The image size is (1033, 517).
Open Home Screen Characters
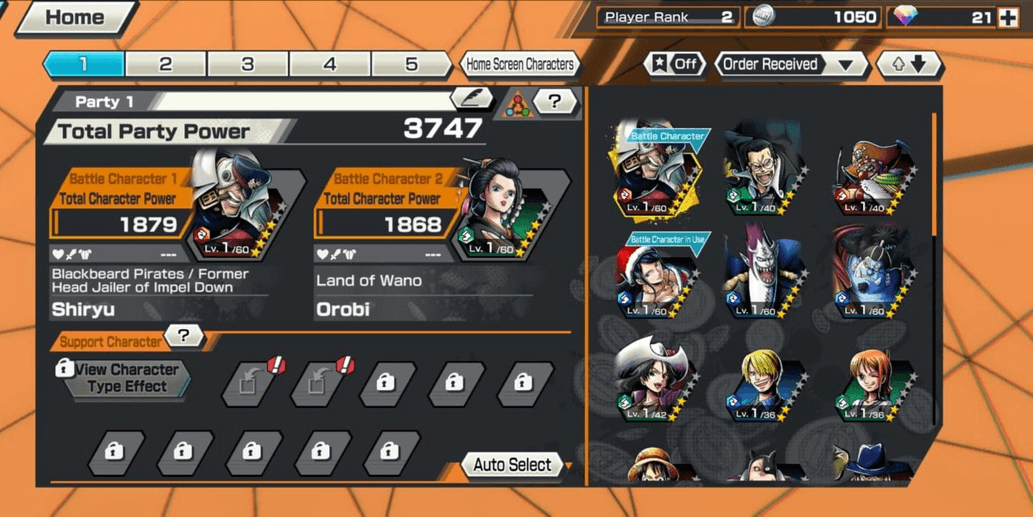(520, 64)
